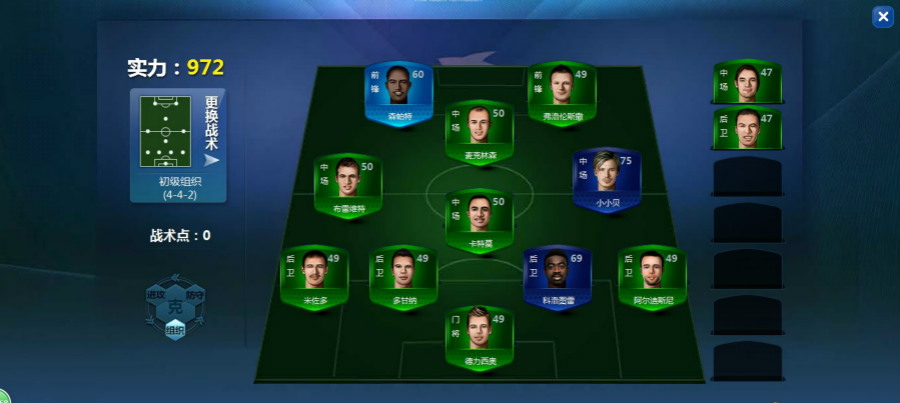900x403 pixels.
Task: Click the 组织 organization hexagon
Action: pos(175,329)
